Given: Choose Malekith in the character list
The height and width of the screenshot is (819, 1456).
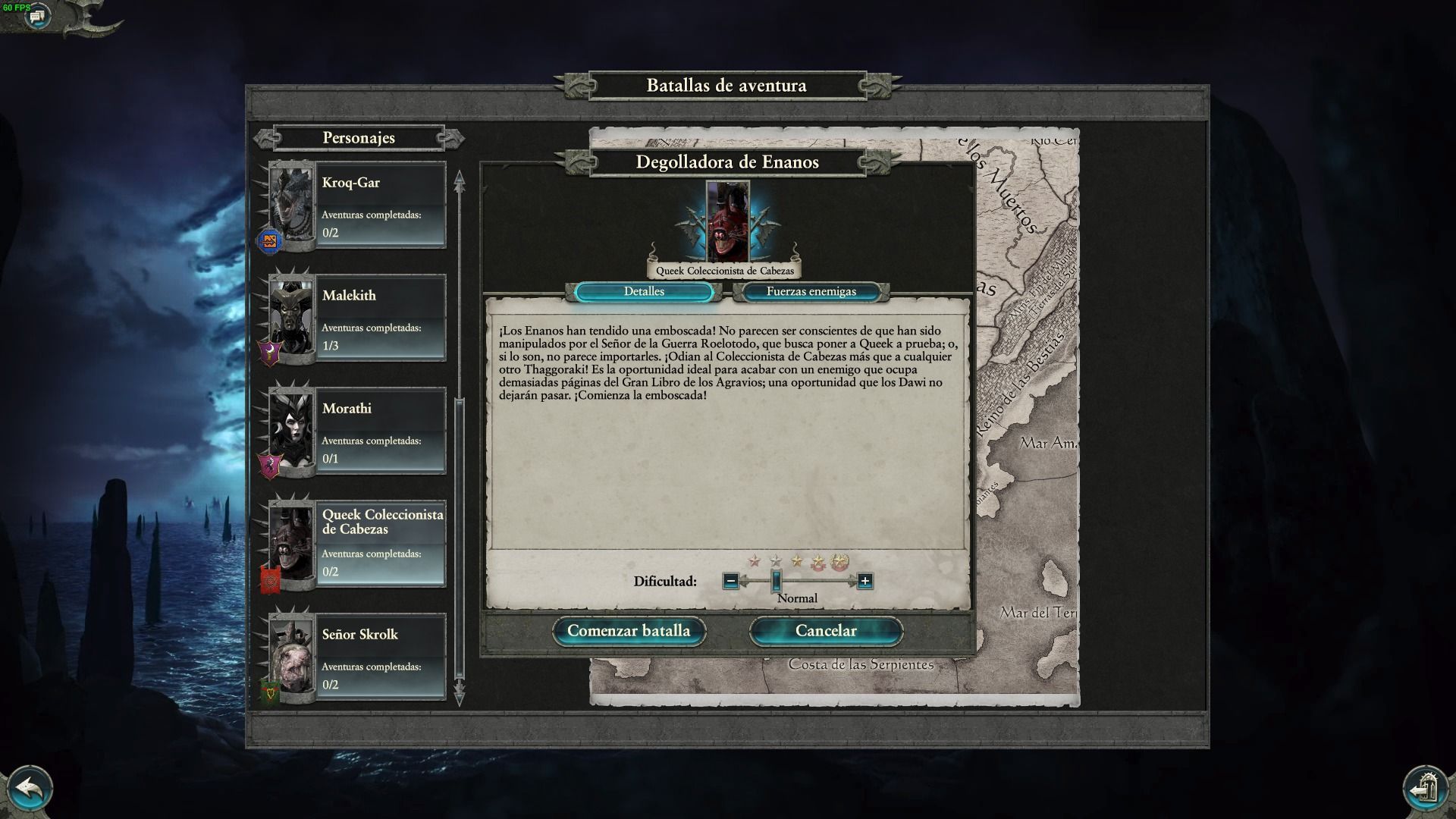Looking at the screenshot, I should (379, 318).
